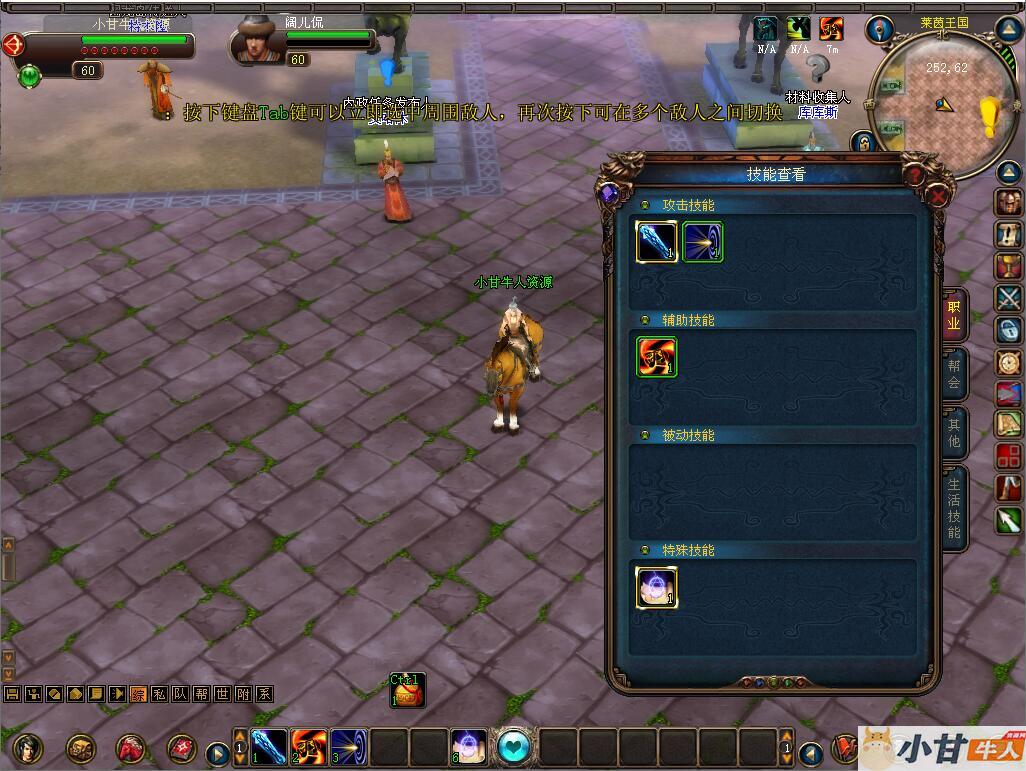This screenshot has width=1026, height=771.
Task: Select the red mask support skill in the panel
Action: [x=657, y=357]
